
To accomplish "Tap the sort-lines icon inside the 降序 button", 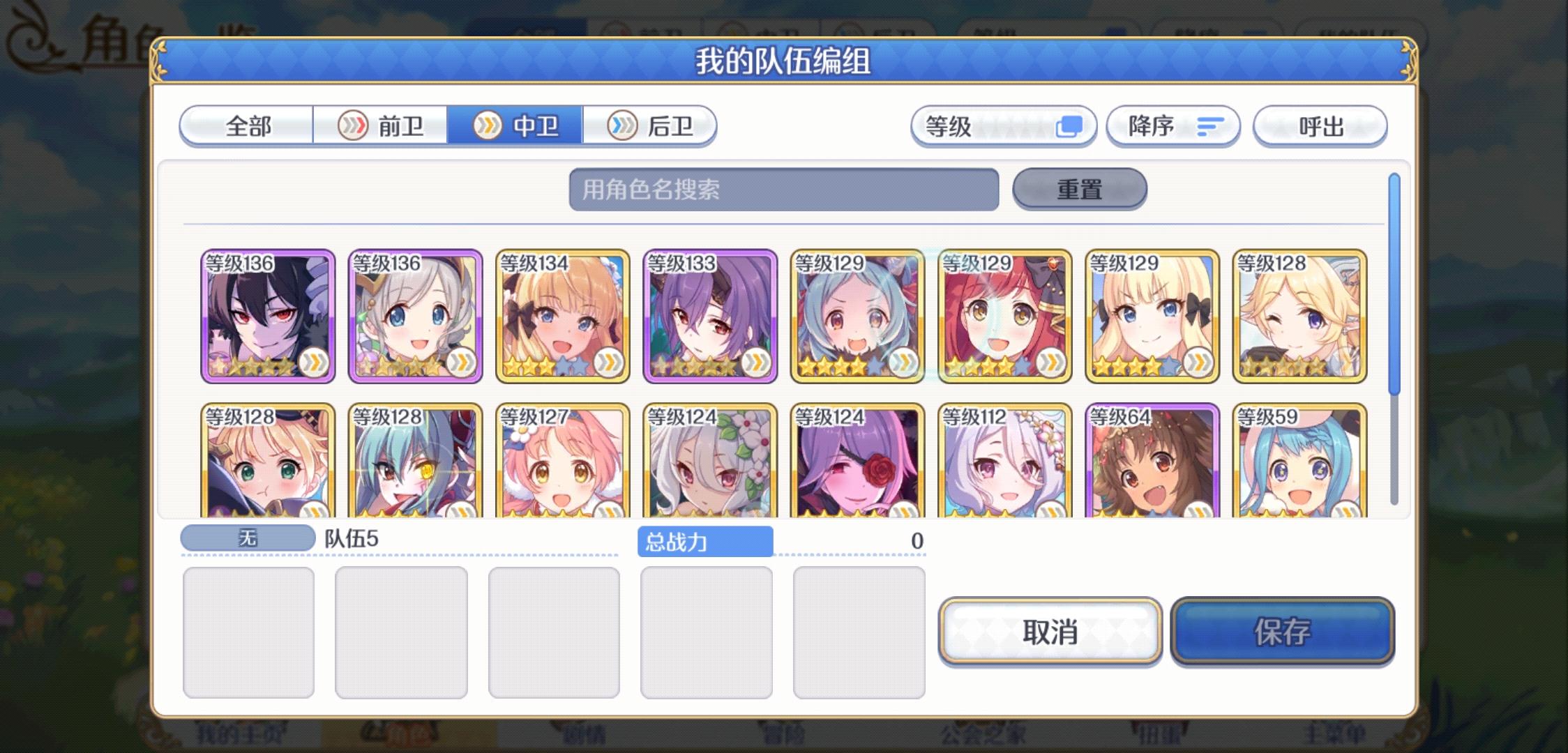I will pyautogui.click(x=1209, y=125).
